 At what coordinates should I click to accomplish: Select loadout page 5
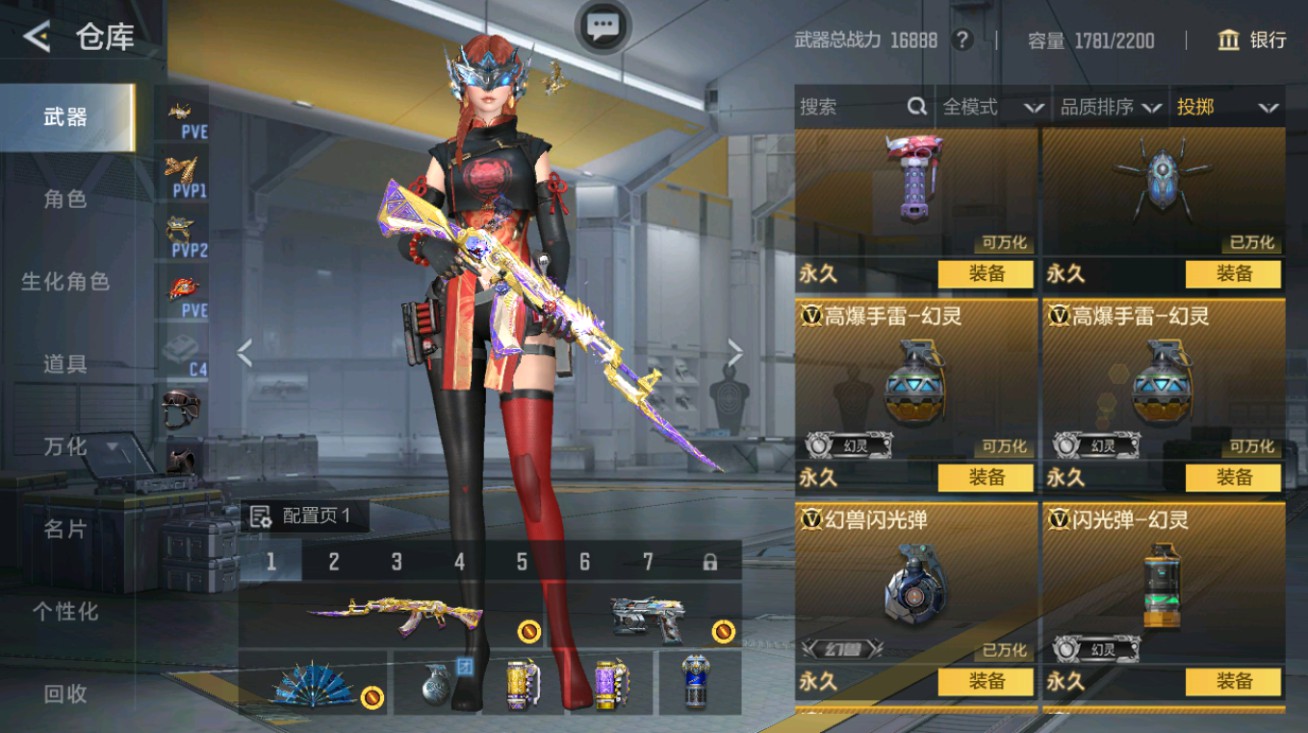(522, 562)
